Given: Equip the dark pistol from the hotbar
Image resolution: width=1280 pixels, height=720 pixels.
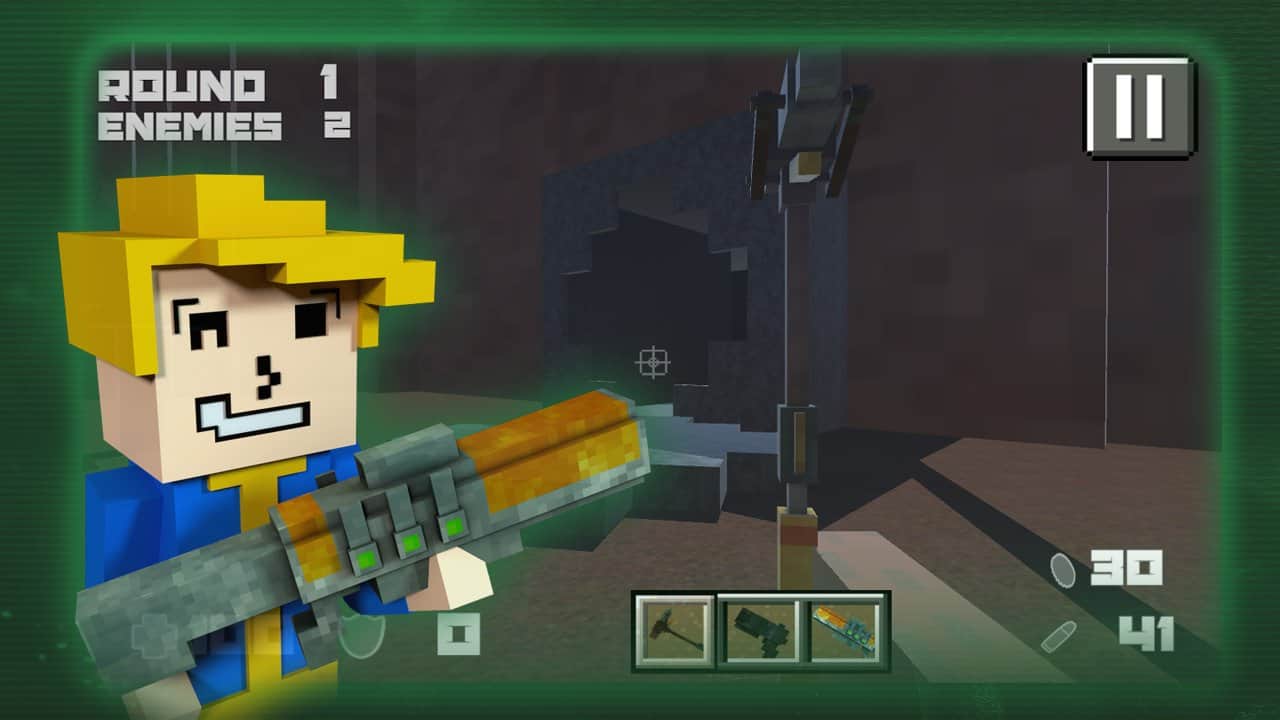Looking at the screenshot, I should 759,630.
